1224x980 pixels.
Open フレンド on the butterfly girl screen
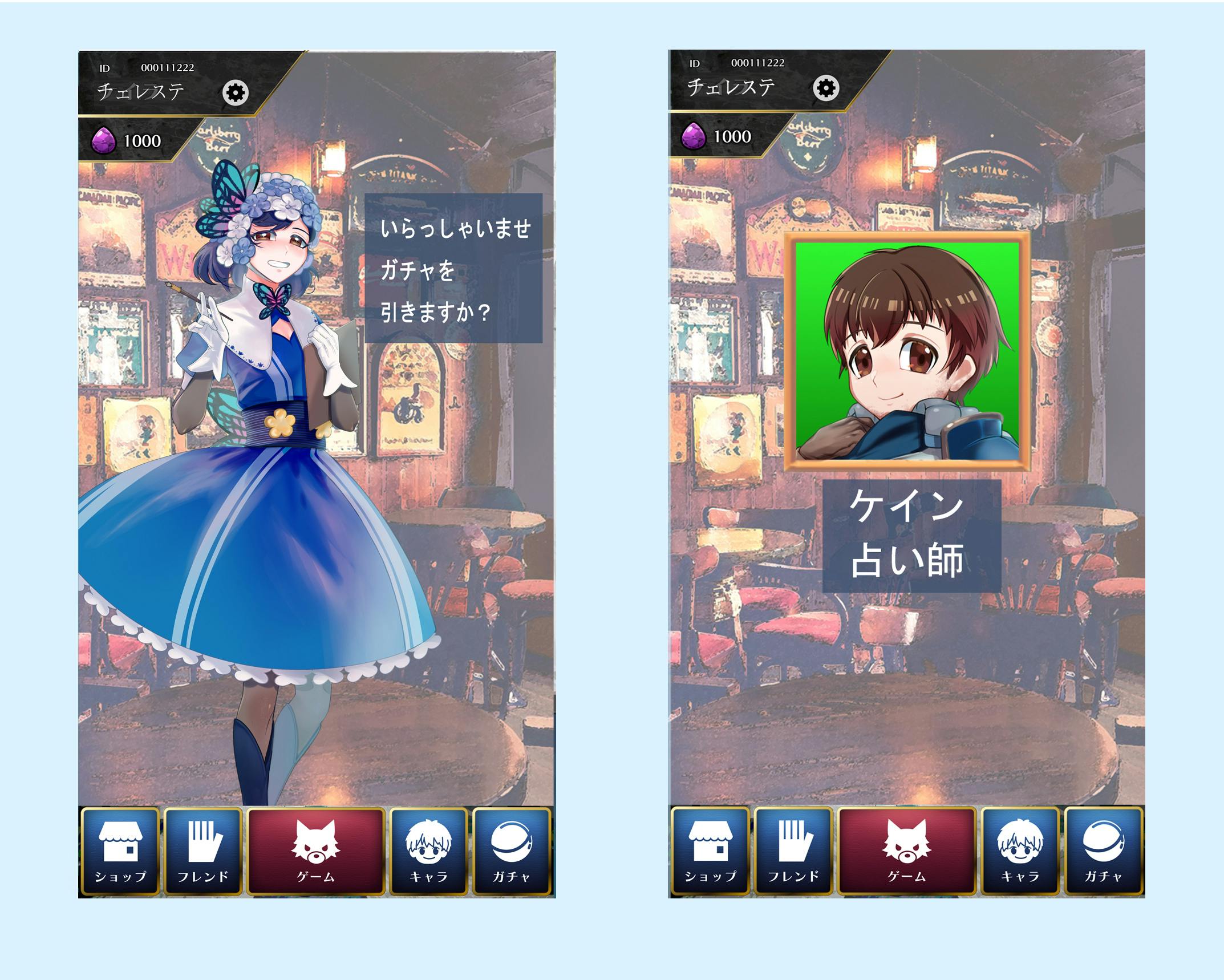(203, 851)
